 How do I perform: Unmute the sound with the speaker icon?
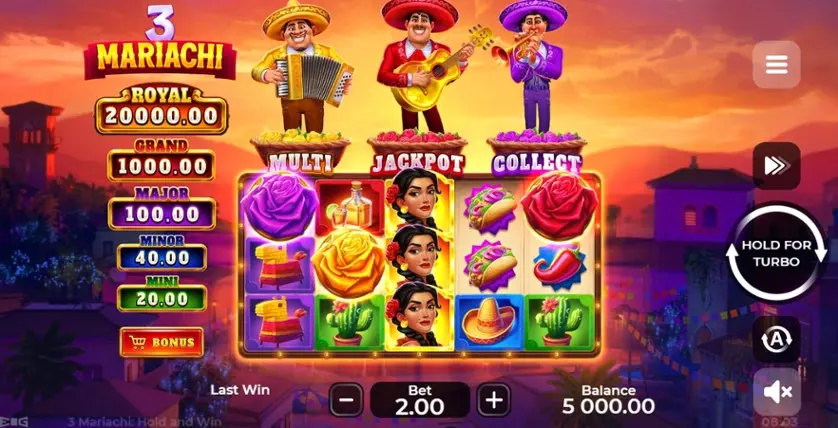[x=776, y=392]
